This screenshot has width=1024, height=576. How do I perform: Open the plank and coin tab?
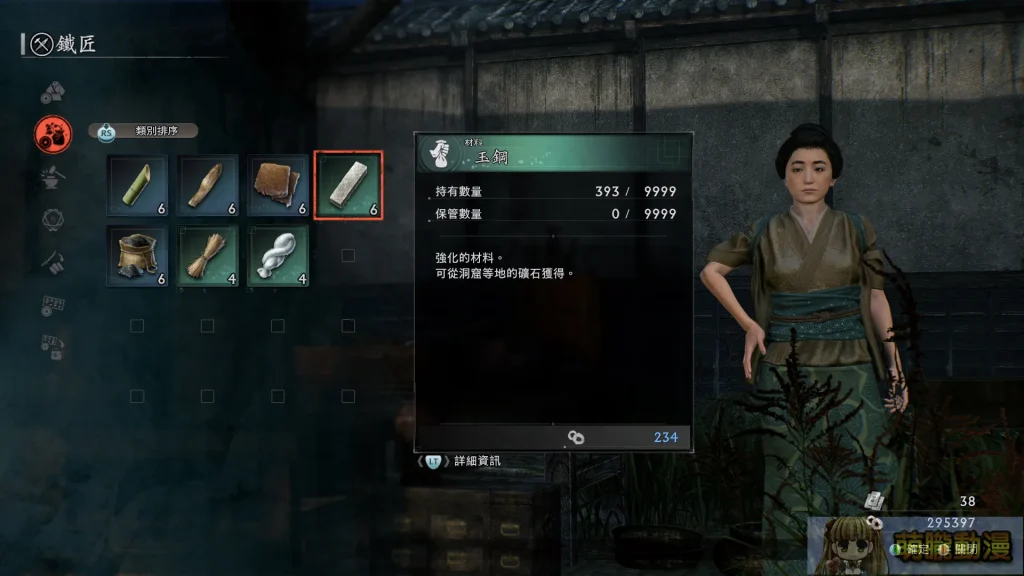52,304
